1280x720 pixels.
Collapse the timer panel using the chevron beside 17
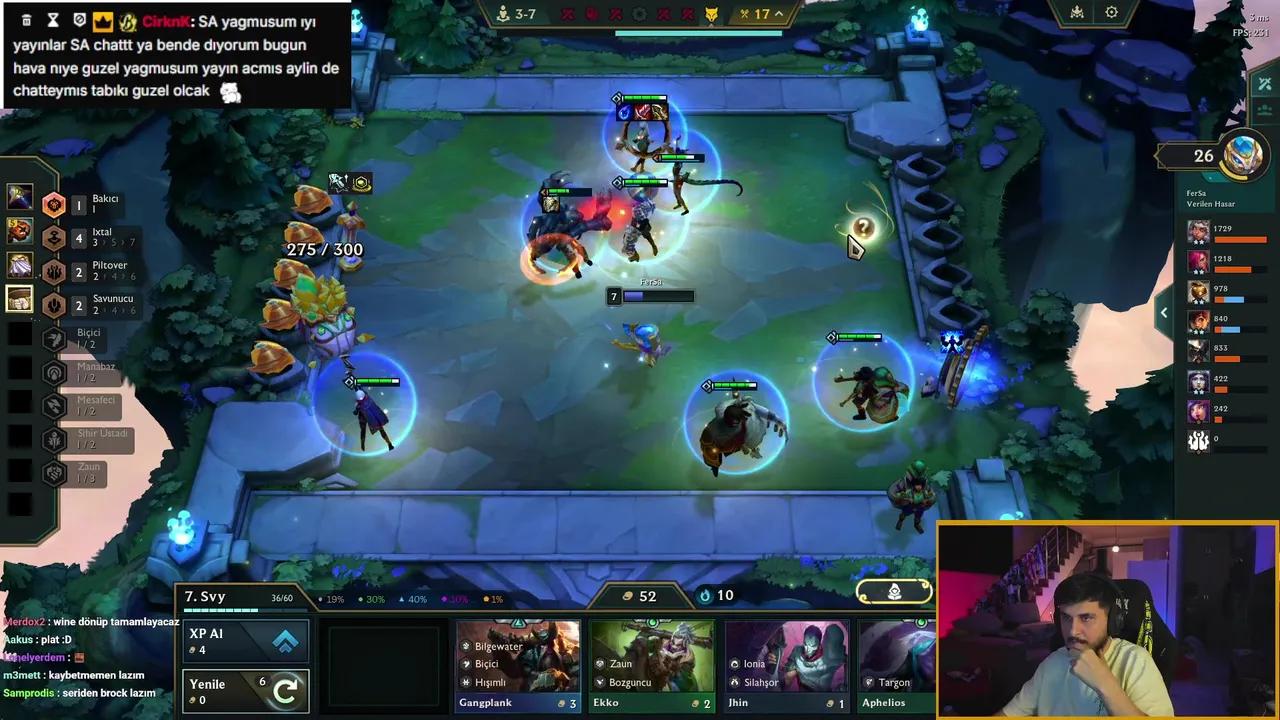point(779,14)
